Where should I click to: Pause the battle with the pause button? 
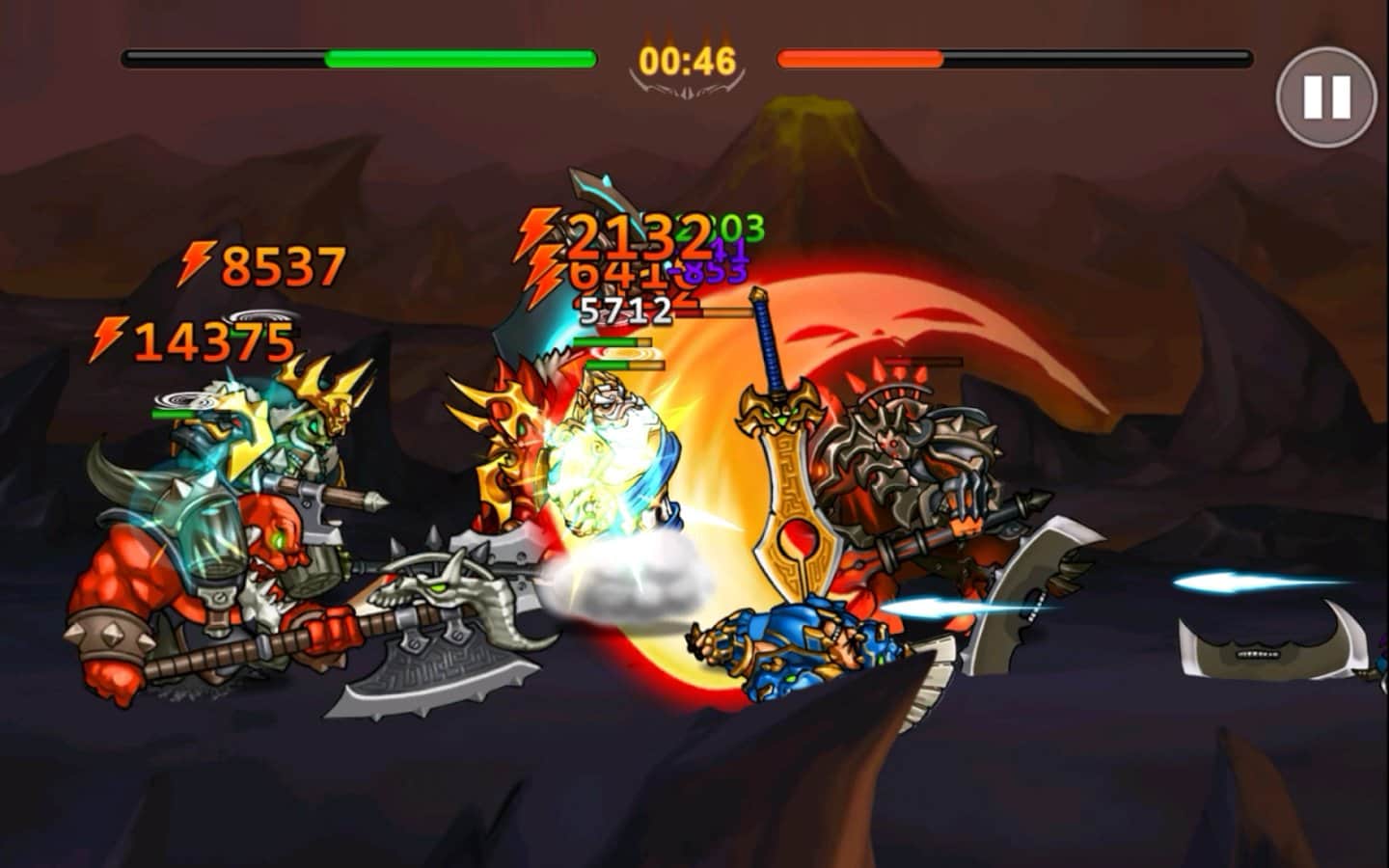[x=1326, y=96]
